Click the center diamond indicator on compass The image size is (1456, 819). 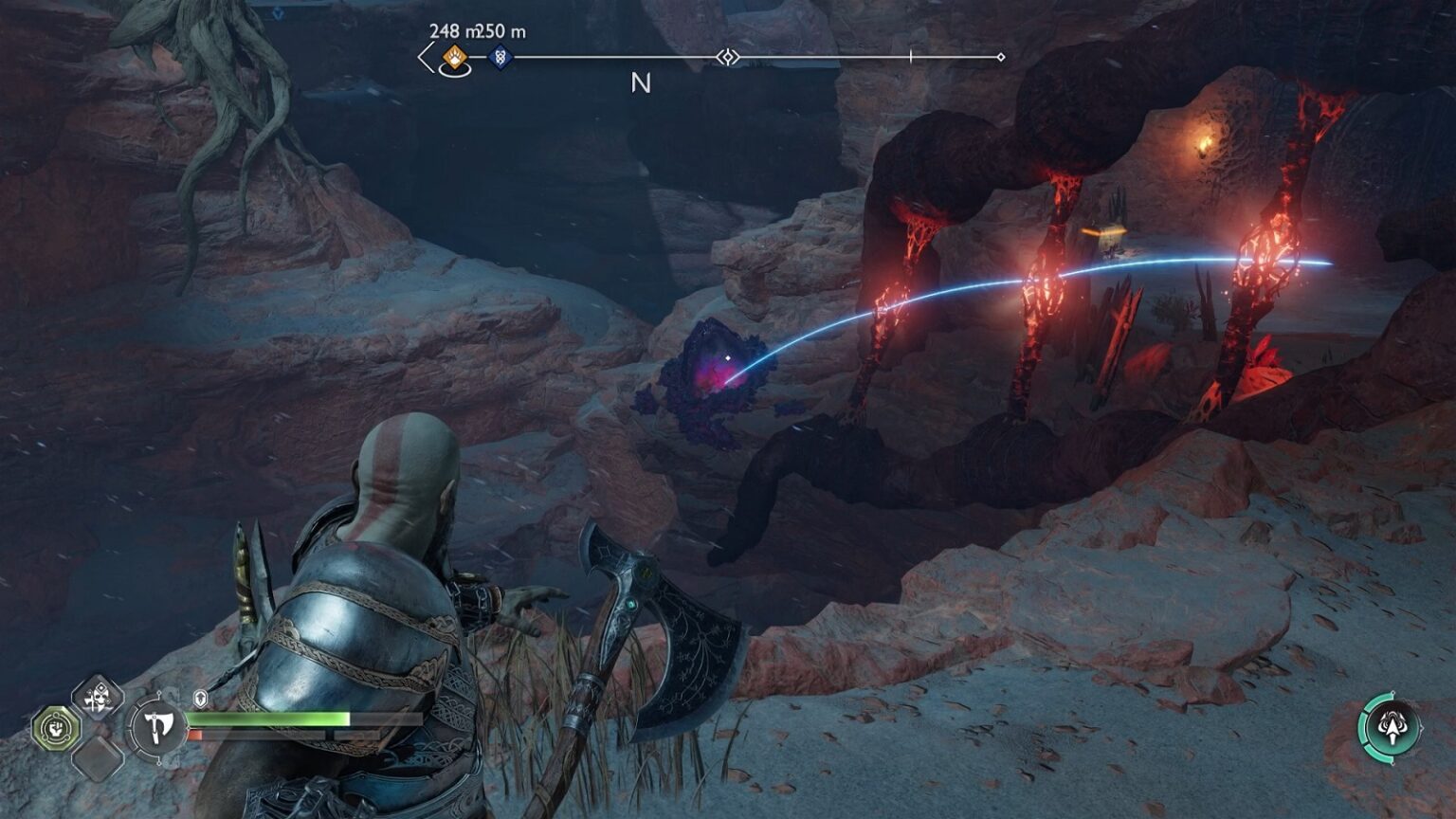[x=727, y=58]
